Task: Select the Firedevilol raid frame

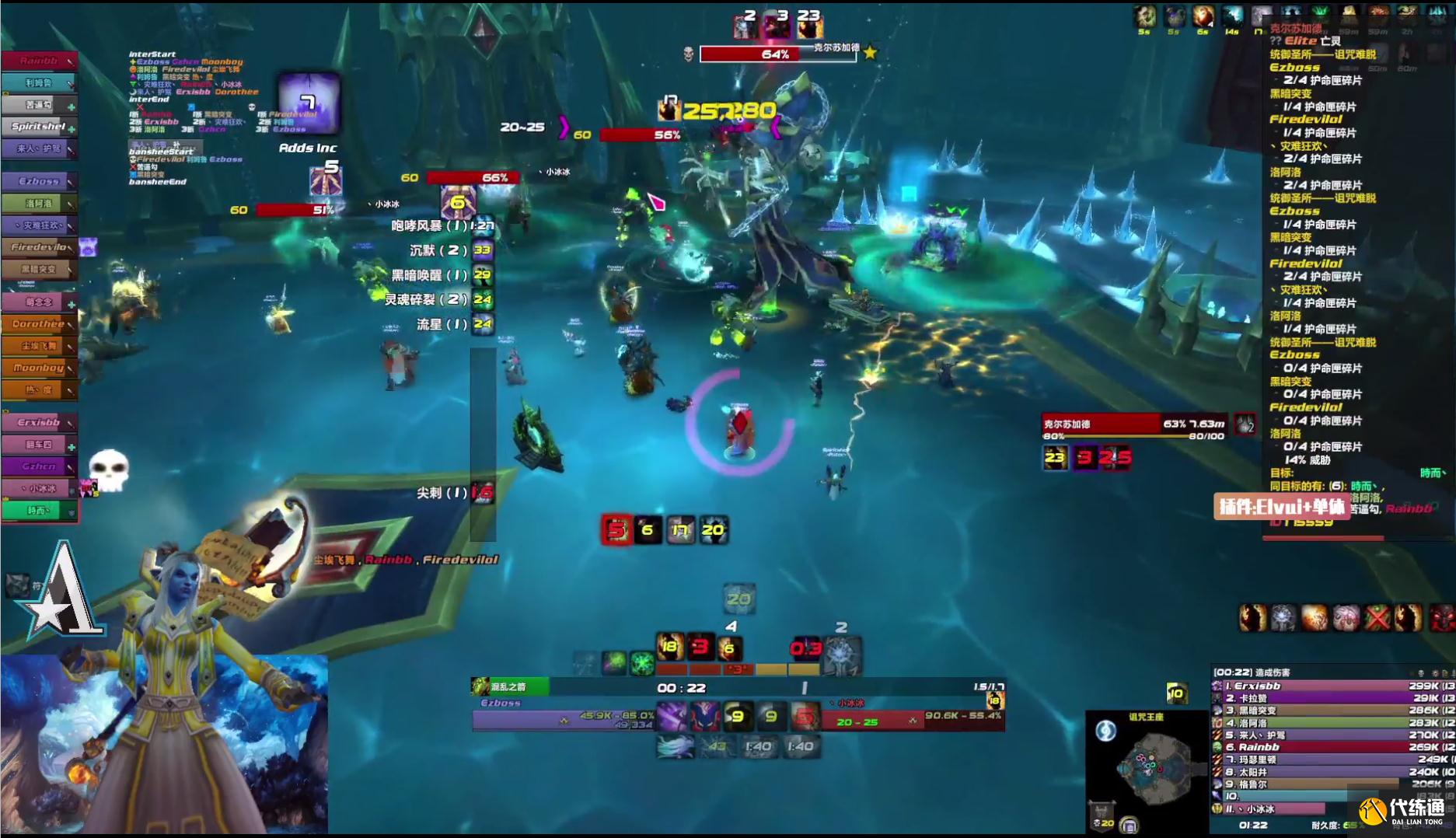Action: click(39, 247)
